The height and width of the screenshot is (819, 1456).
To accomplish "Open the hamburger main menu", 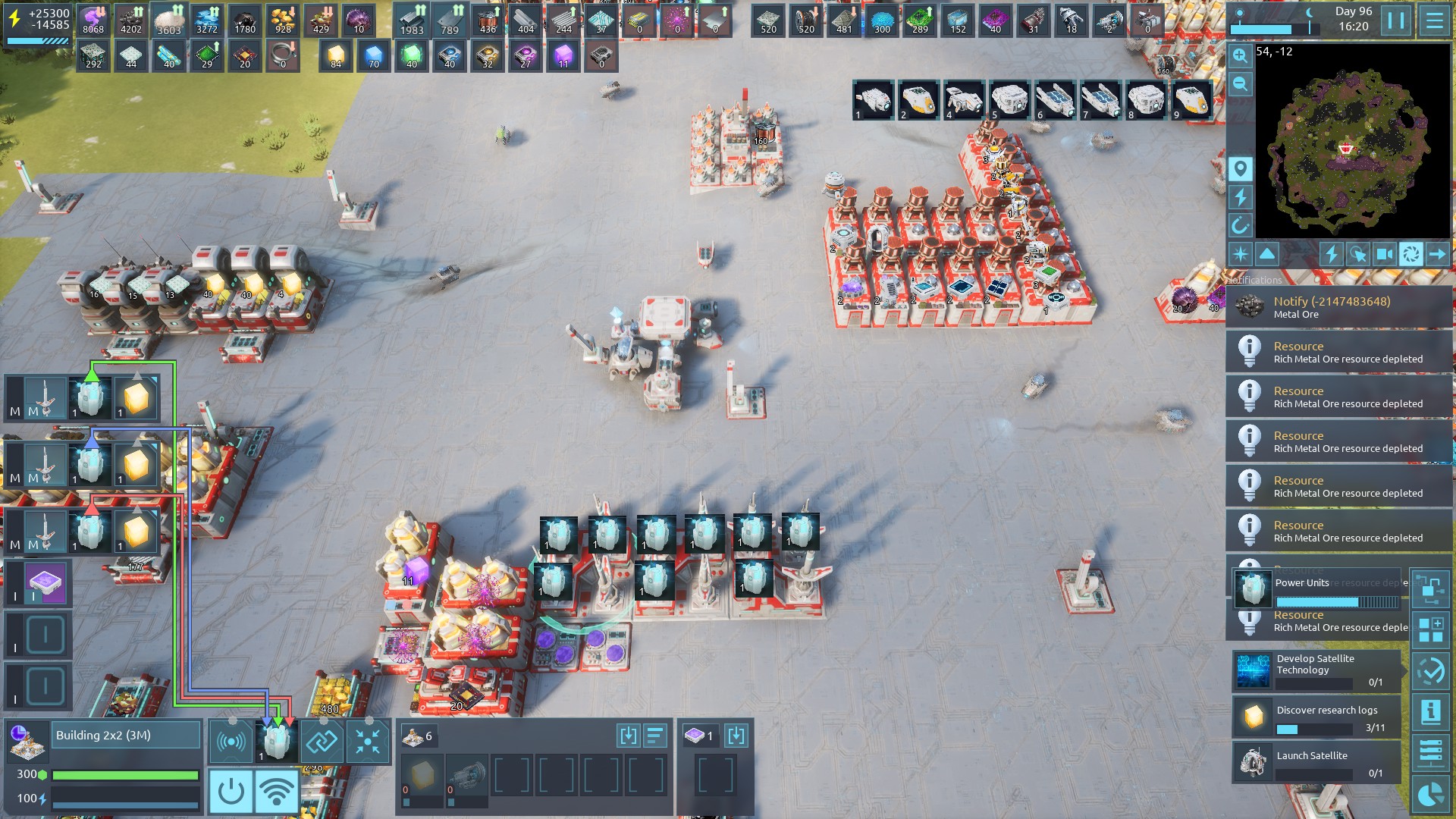I will (x=1434, y=20).
